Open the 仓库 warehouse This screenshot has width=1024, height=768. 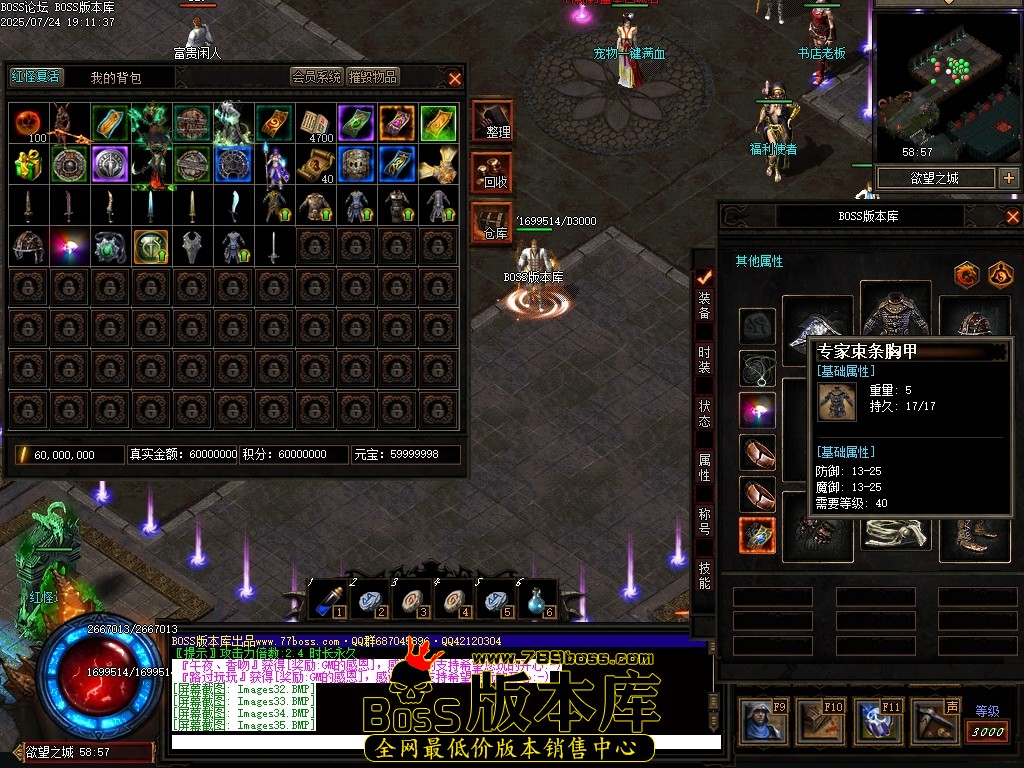(492, 222)
